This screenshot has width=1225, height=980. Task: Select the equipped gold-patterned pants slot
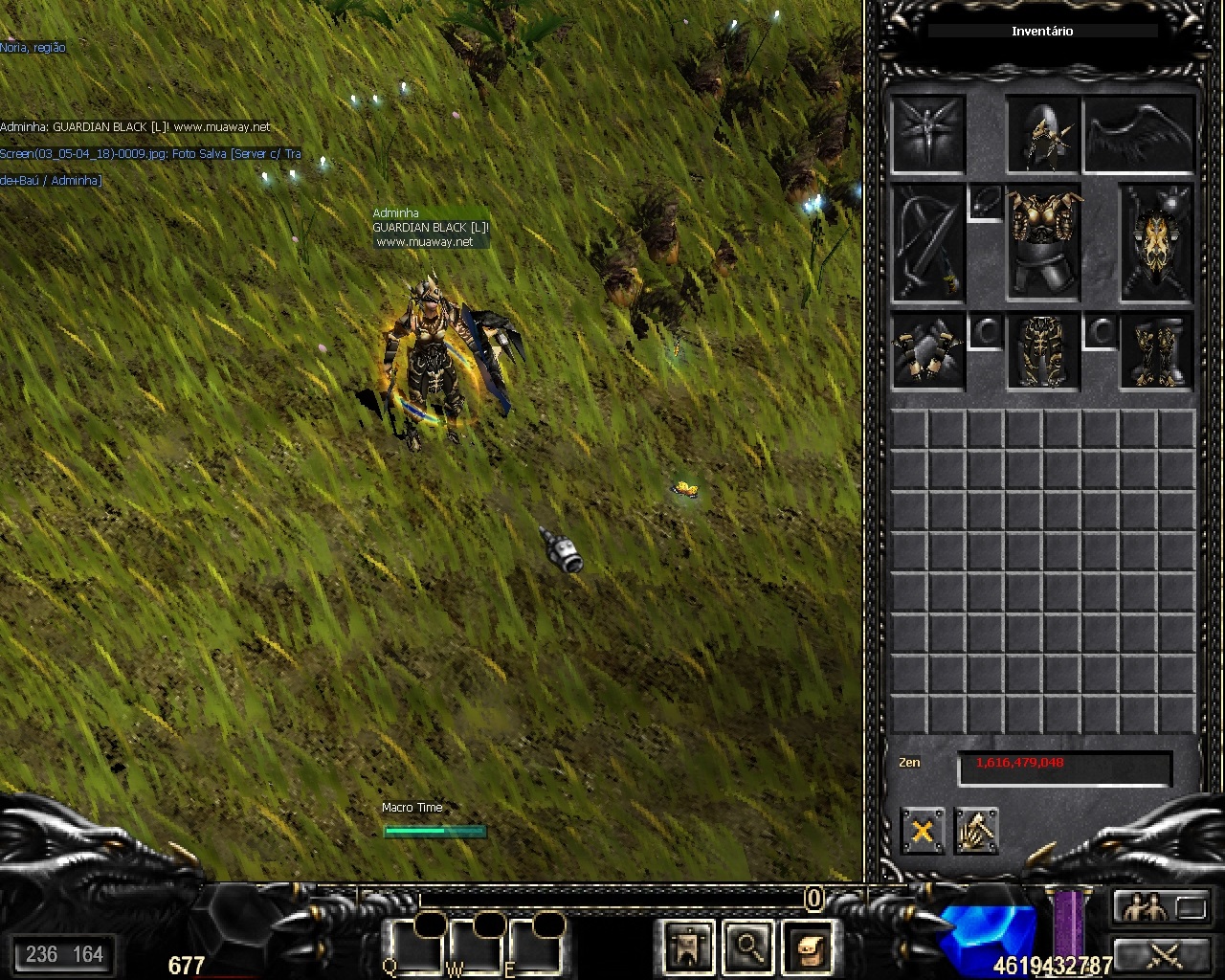pos(1043,351)
